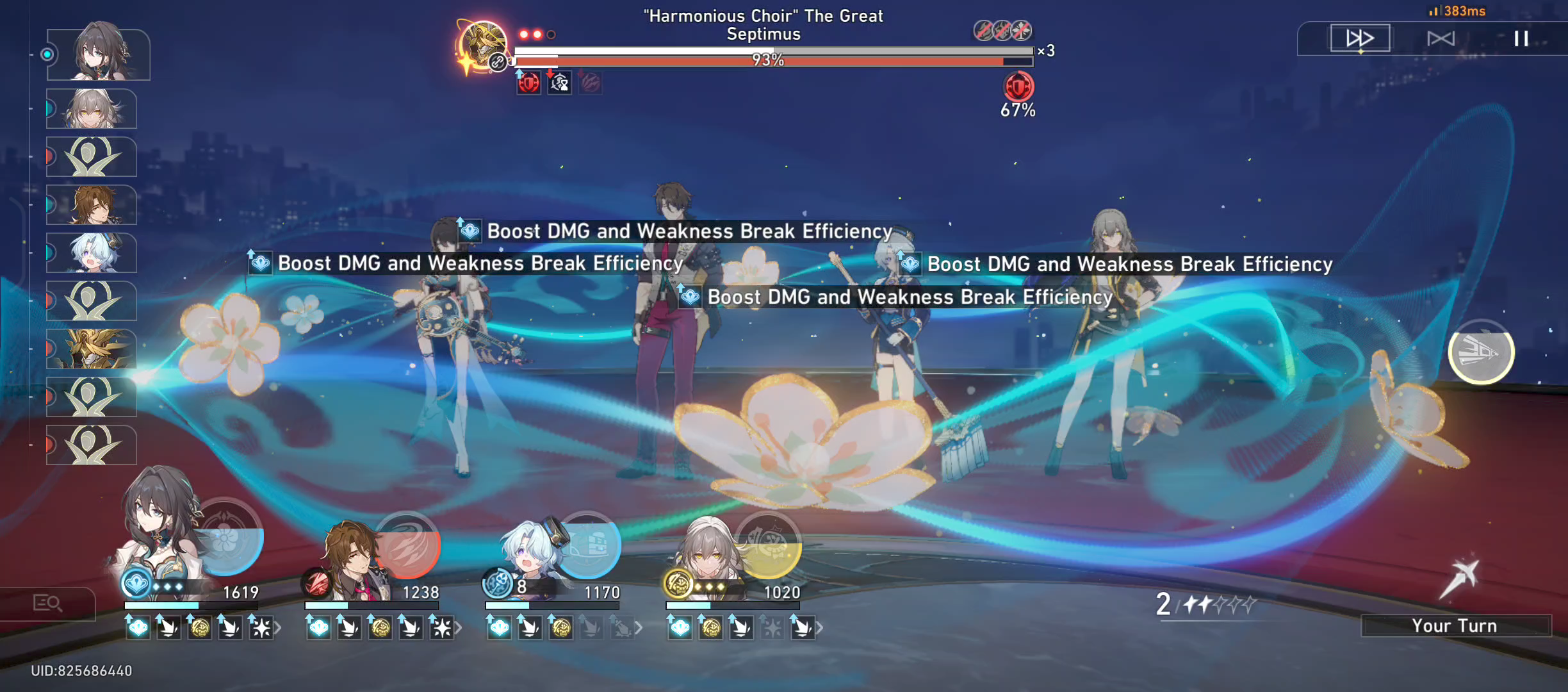Enable auto-battle with the bowtie icon

[1441, 38]
